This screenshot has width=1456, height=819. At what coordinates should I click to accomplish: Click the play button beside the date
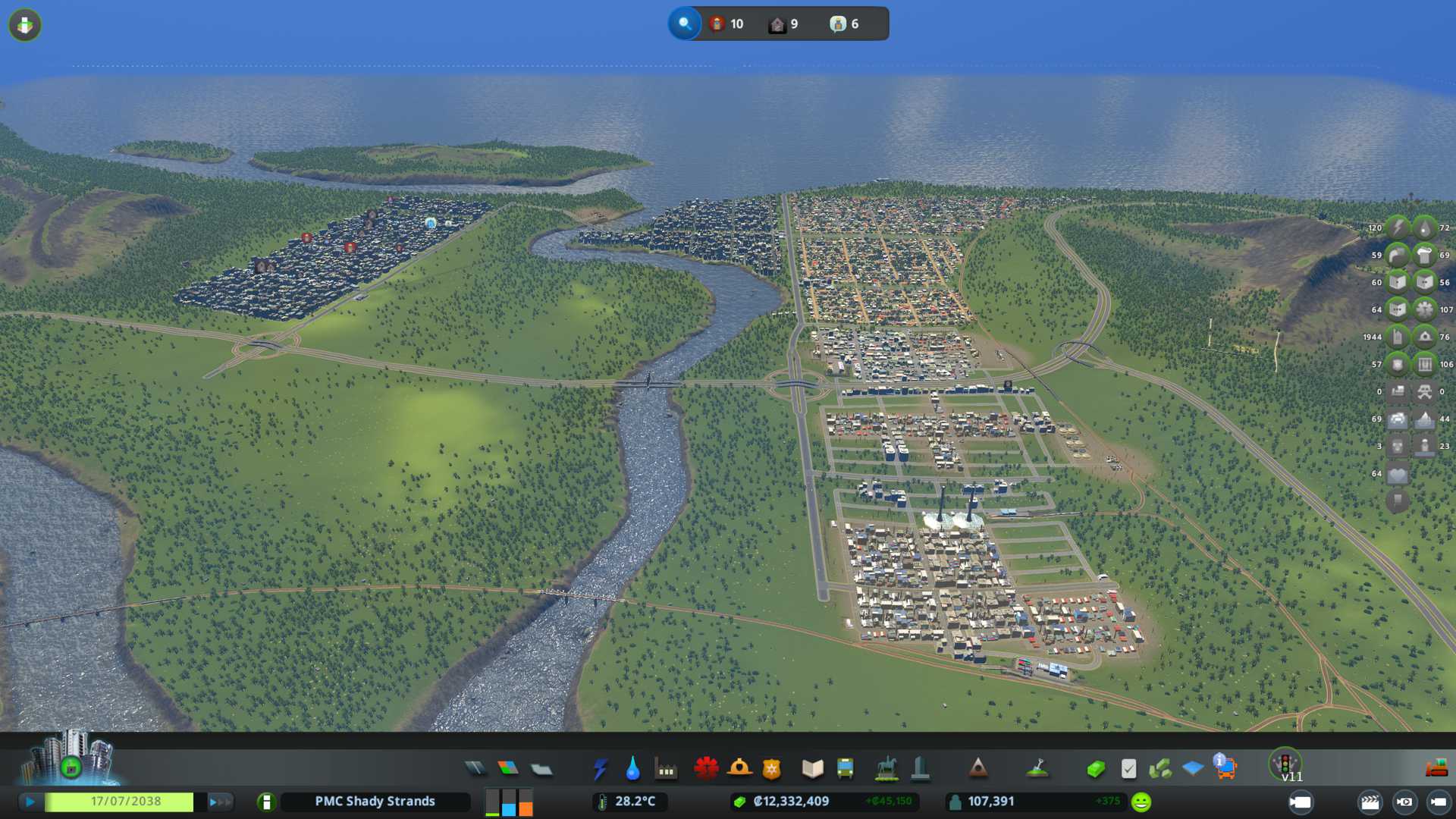pos(30,802)
